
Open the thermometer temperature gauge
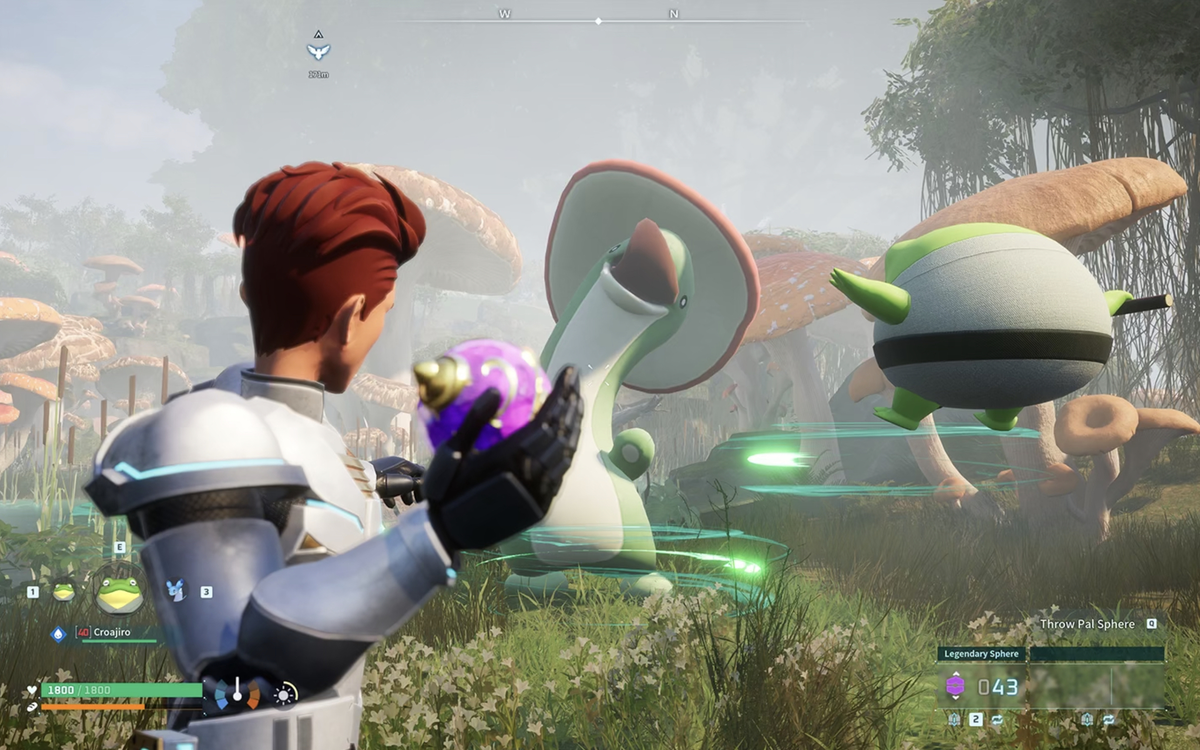tap(237, 692)
